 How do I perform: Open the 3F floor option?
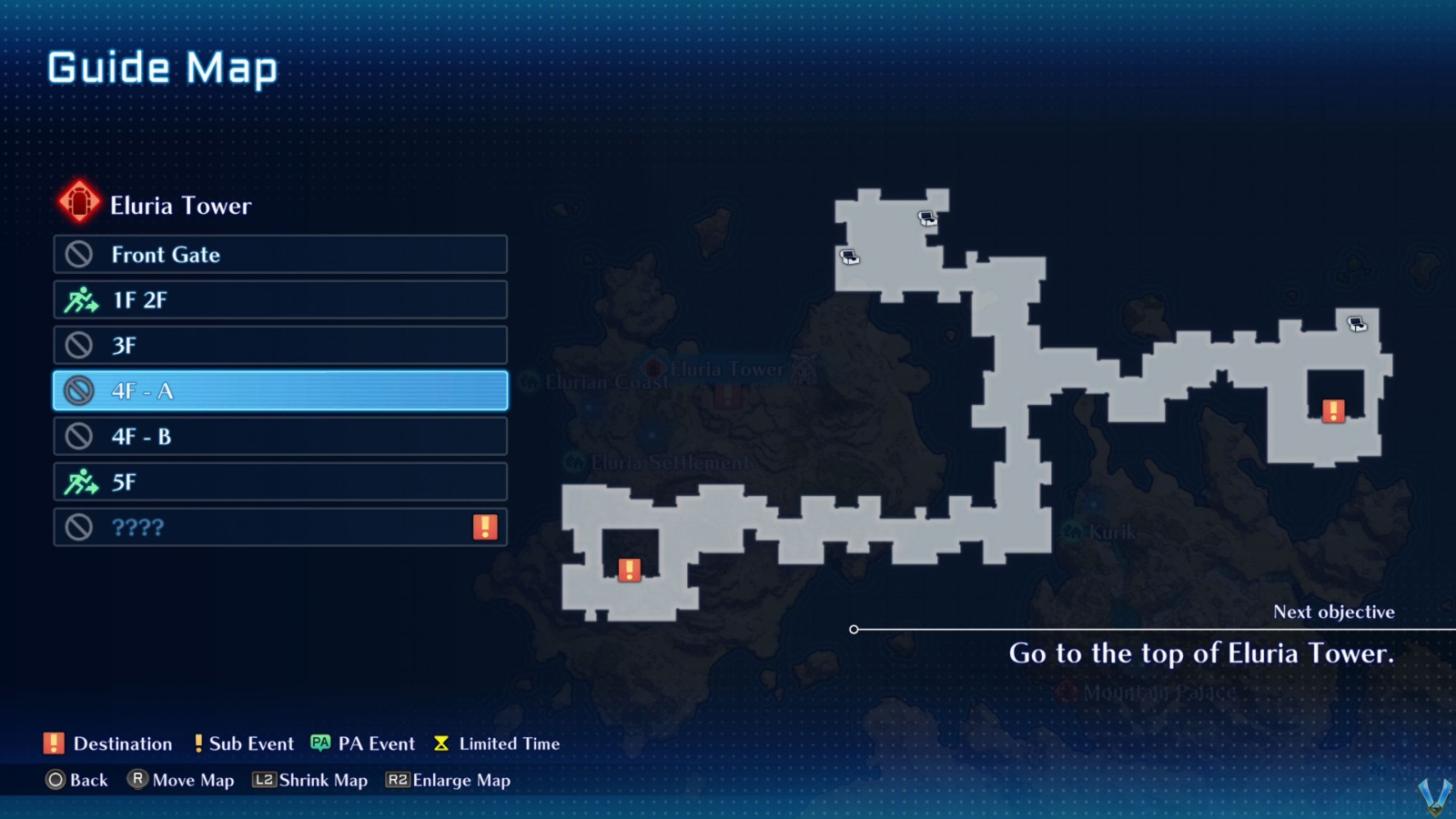point(279,345)
